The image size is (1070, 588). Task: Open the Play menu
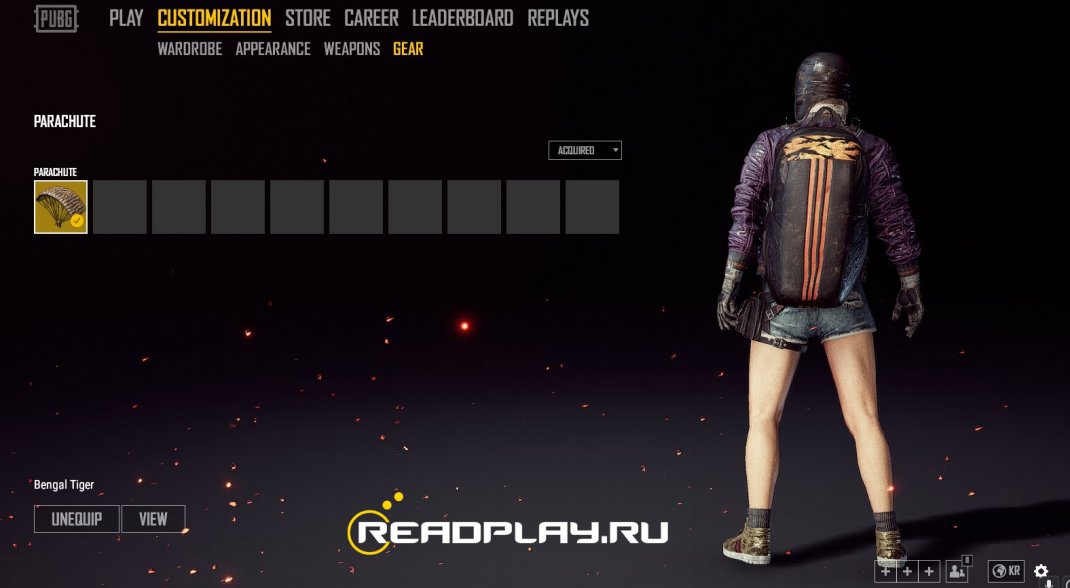coord(126,18)
